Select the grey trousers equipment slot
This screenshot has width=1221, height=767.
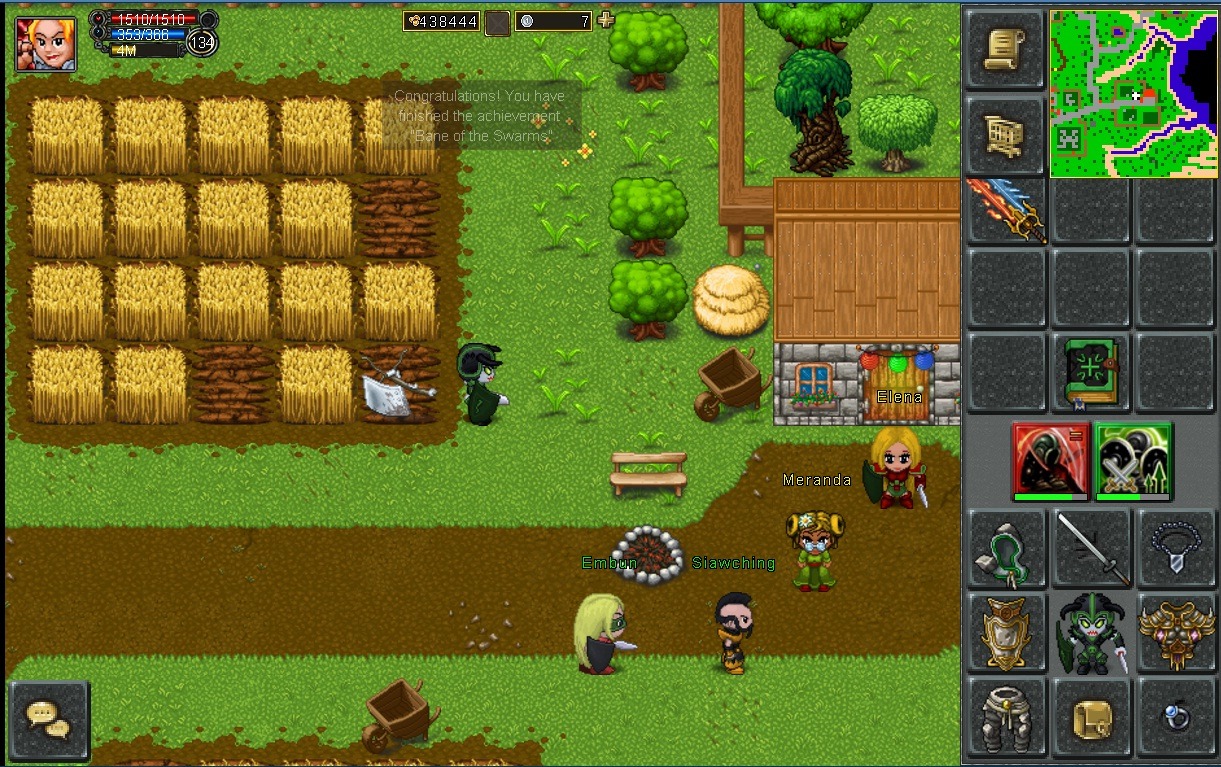[x=1006, y=717]
